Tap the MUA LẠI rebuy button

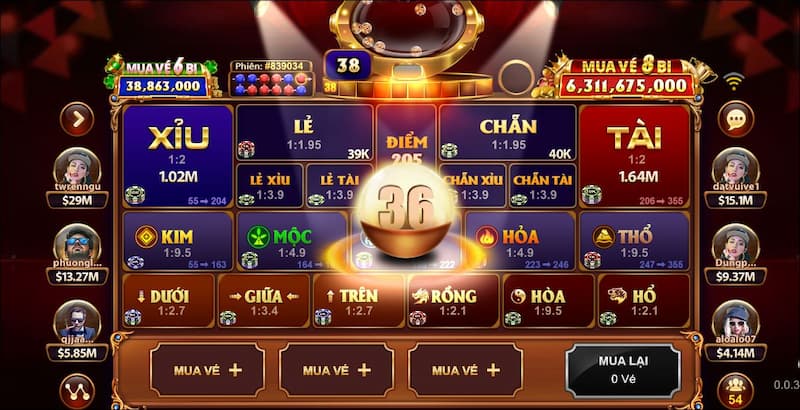point(623,369)
